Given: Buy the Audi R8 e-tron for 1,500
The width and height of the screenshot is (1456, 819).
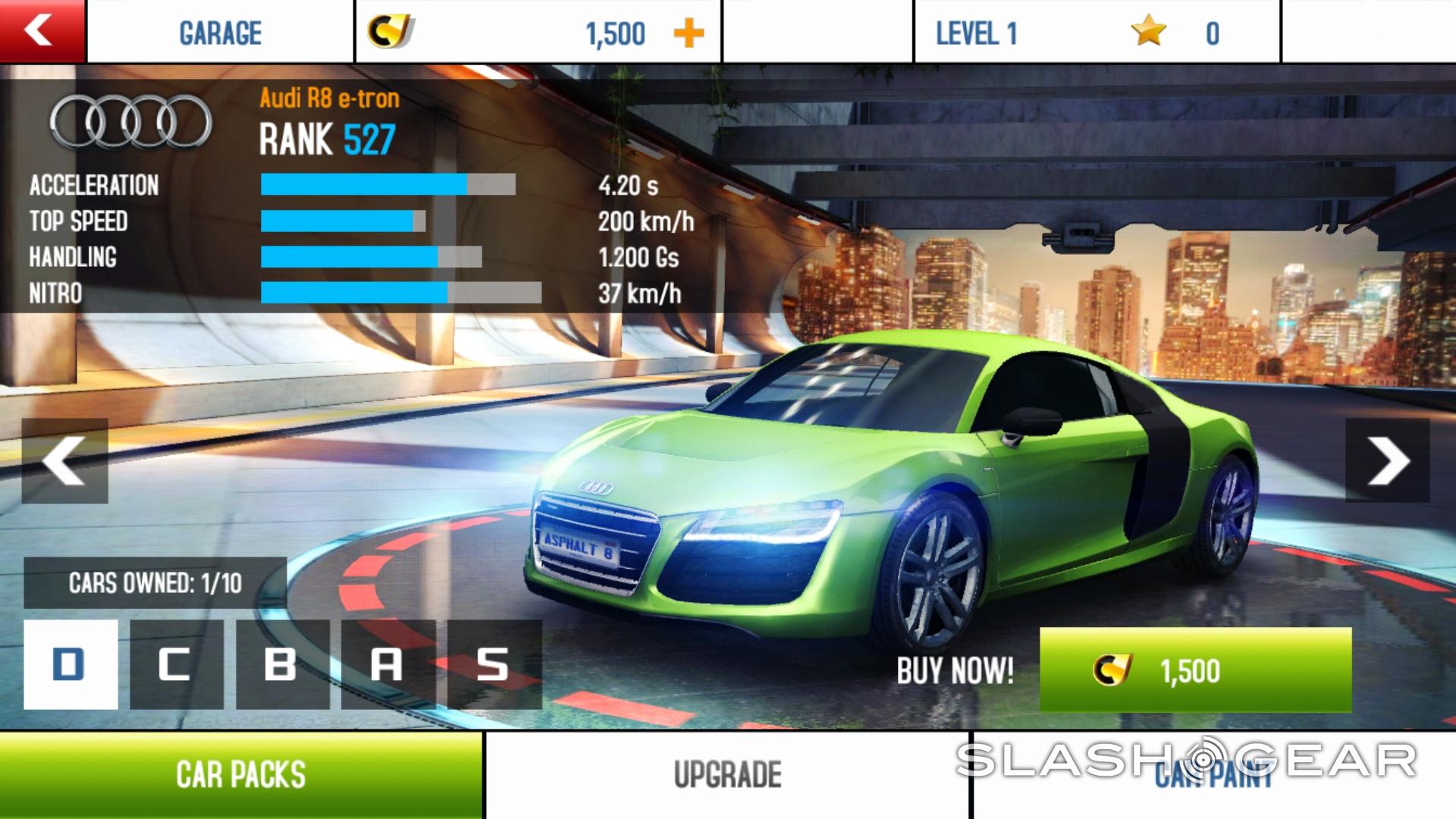Looking at the screenshot, I should (1195, 670).
